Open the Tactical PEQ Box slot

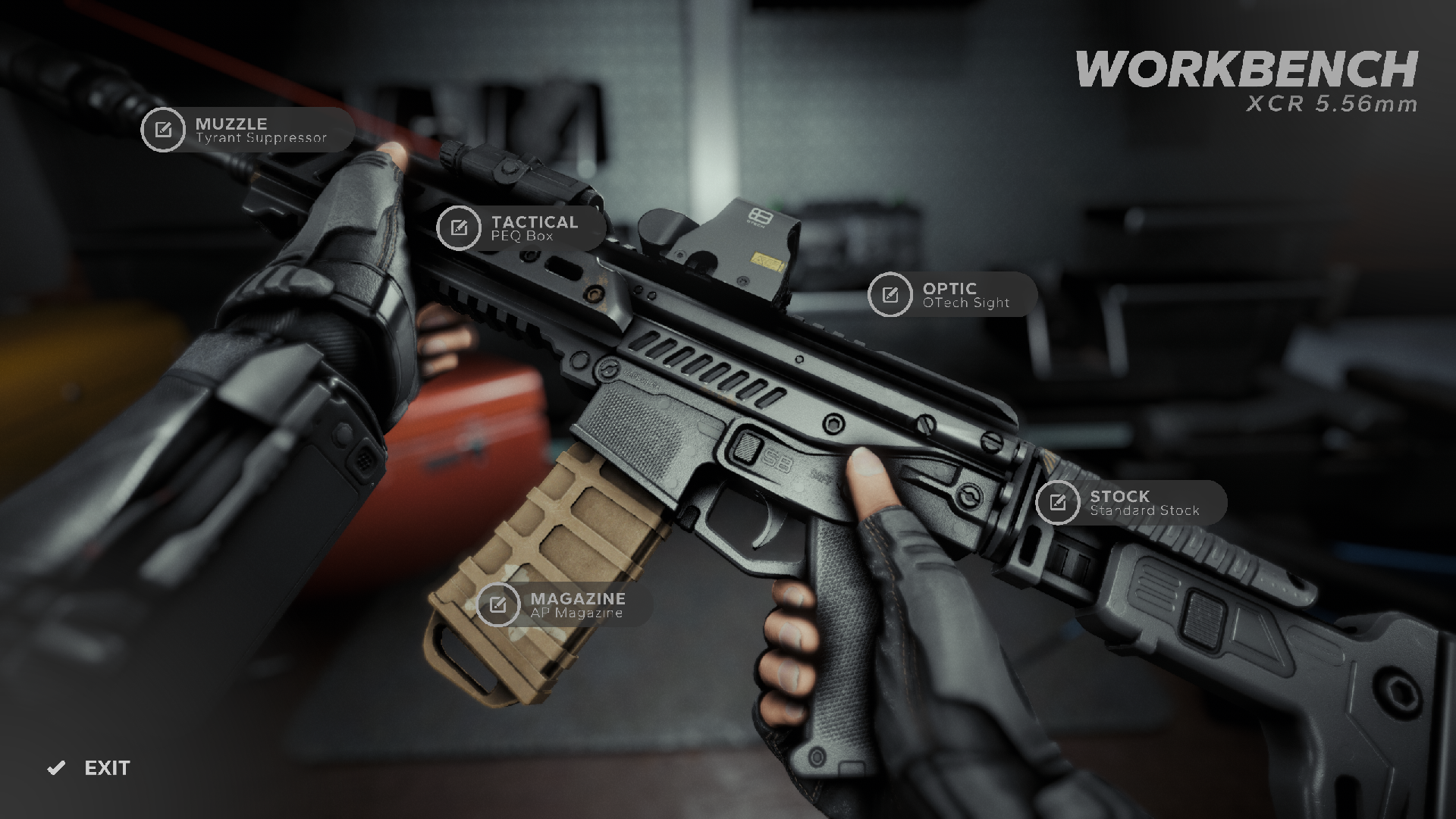tap(459, 227)
